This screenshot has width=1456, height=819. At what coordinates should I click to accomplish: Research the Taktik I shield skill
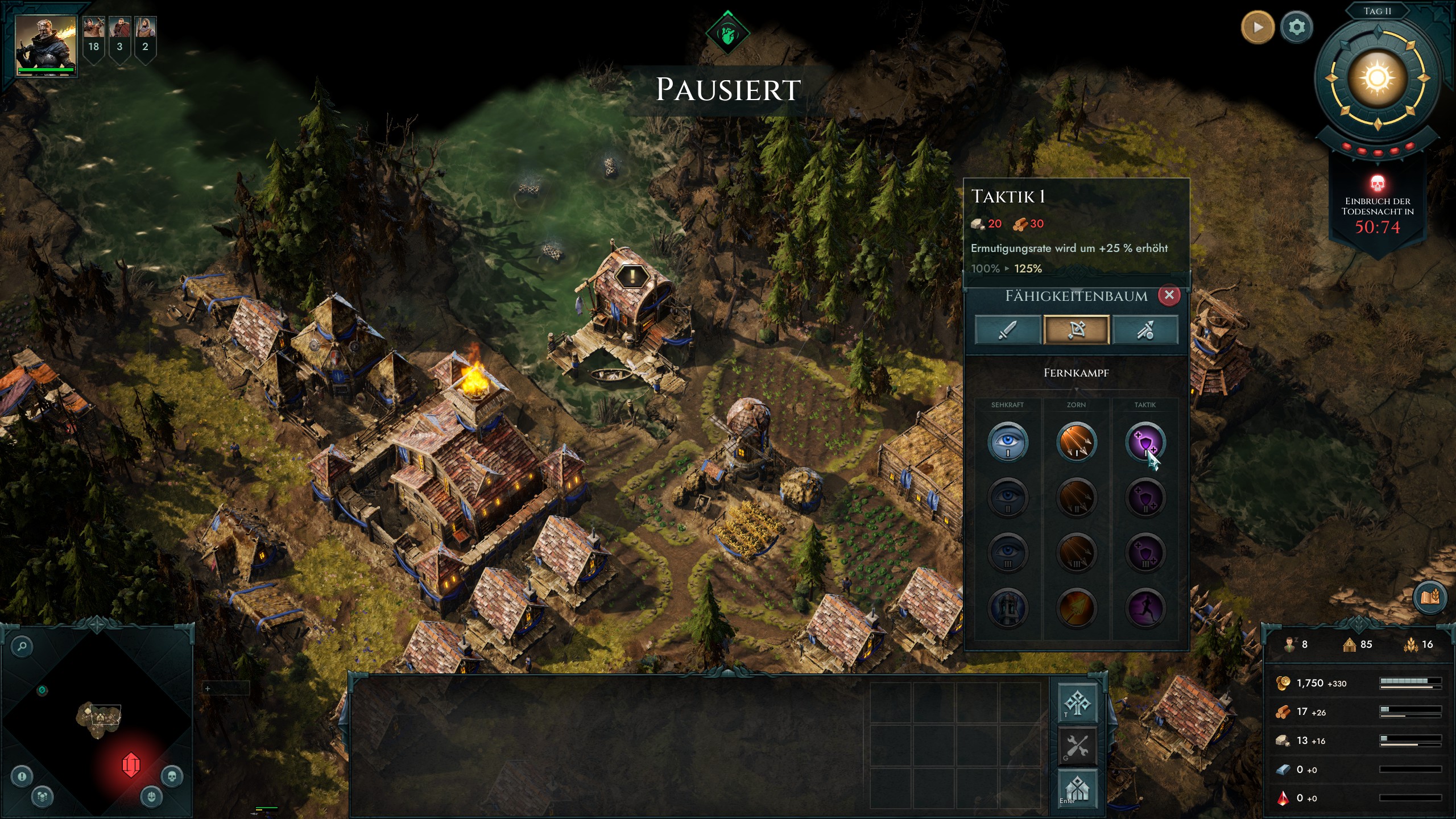coord(1145,442)
